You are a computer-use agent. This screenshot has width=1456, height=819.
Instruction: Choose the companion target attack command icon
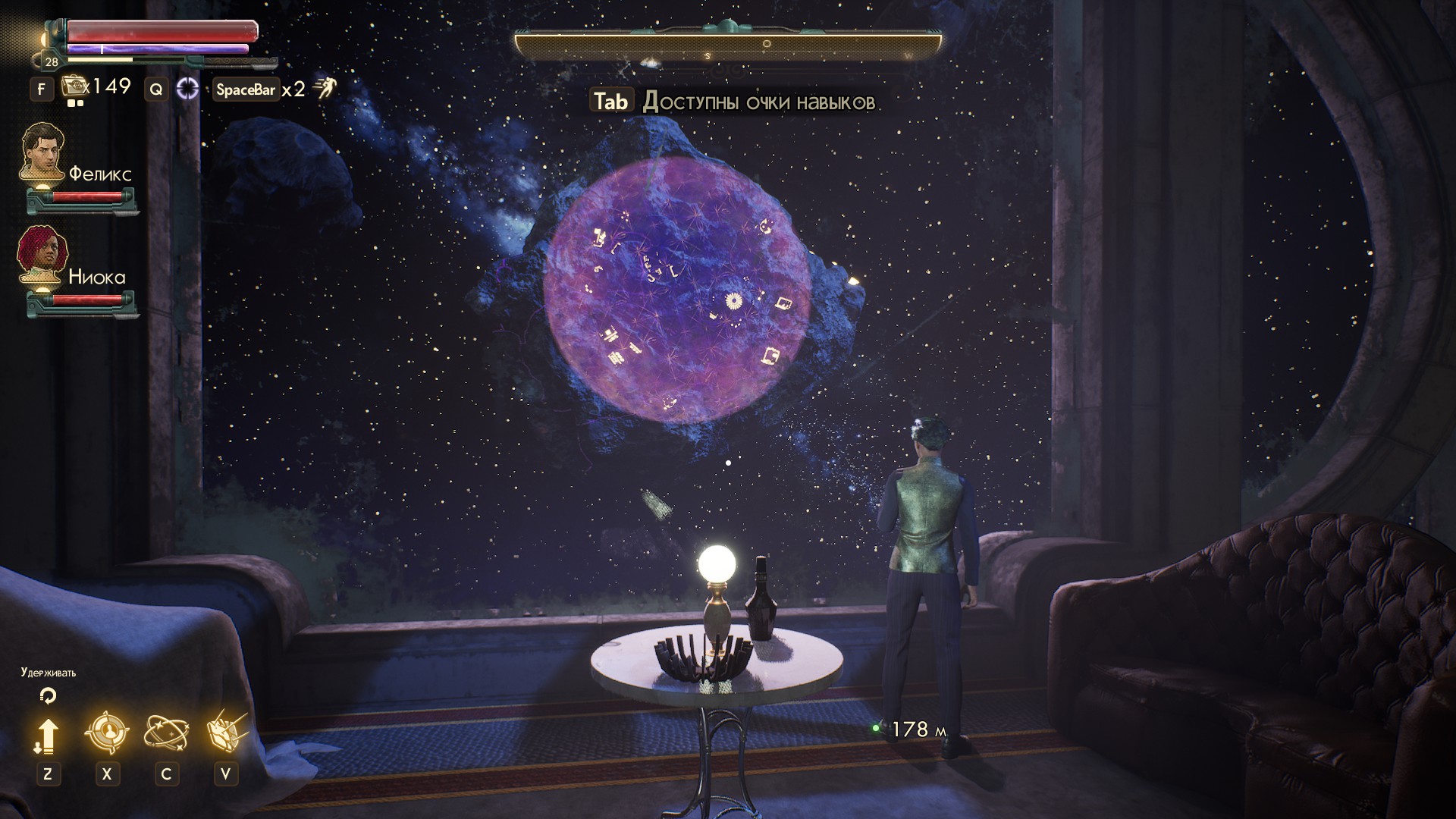[107, 733]
